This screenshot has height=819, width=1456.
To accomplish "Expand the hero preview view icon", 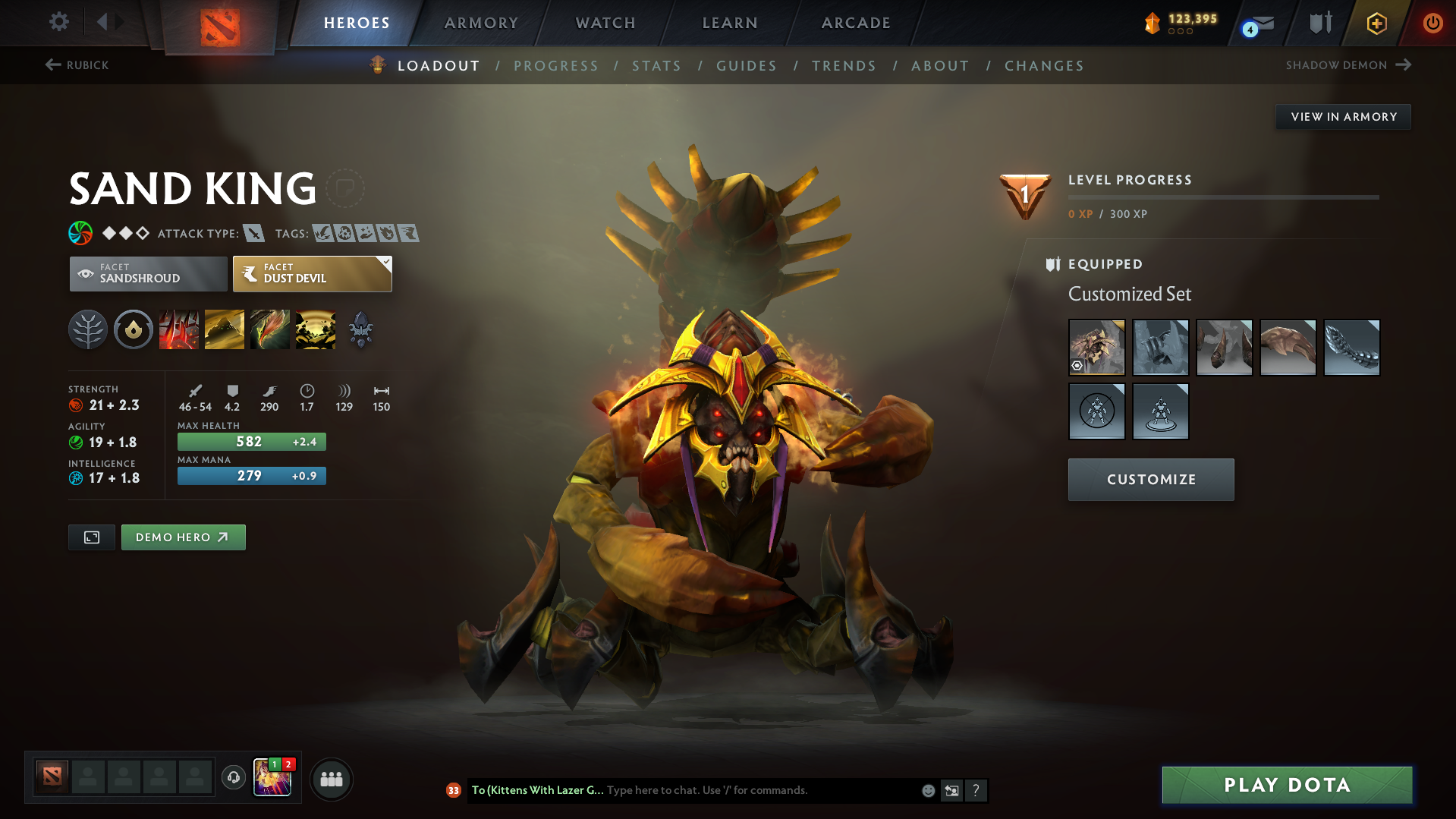I will point(91,537).
